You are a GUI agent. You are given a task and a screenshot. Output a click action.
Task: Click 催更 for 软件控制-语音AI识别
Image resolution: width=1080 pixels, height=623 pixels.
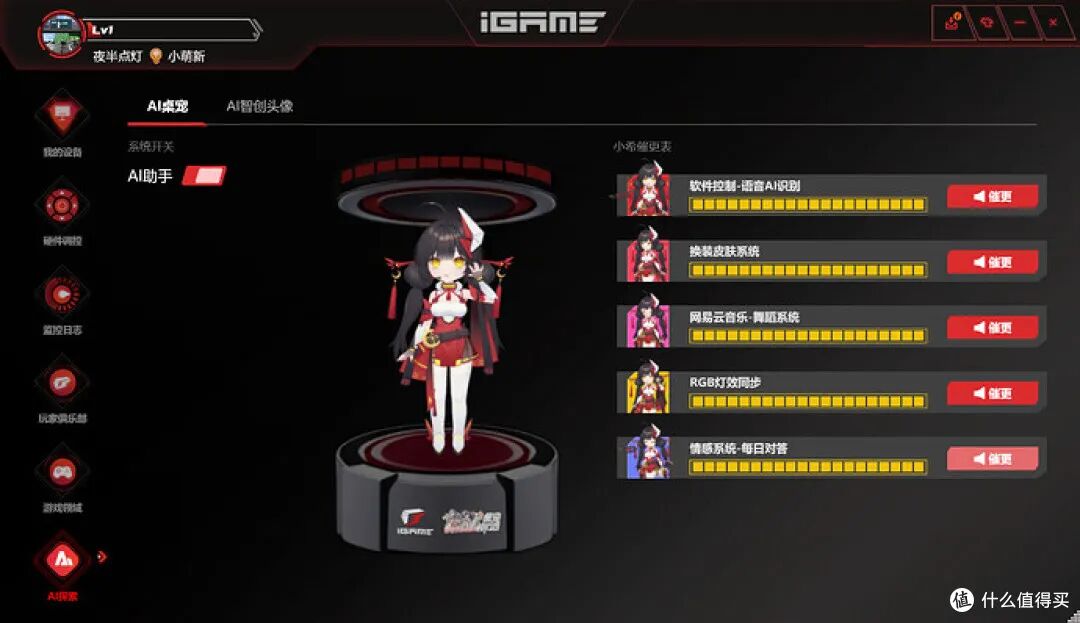tap(992, 196)
